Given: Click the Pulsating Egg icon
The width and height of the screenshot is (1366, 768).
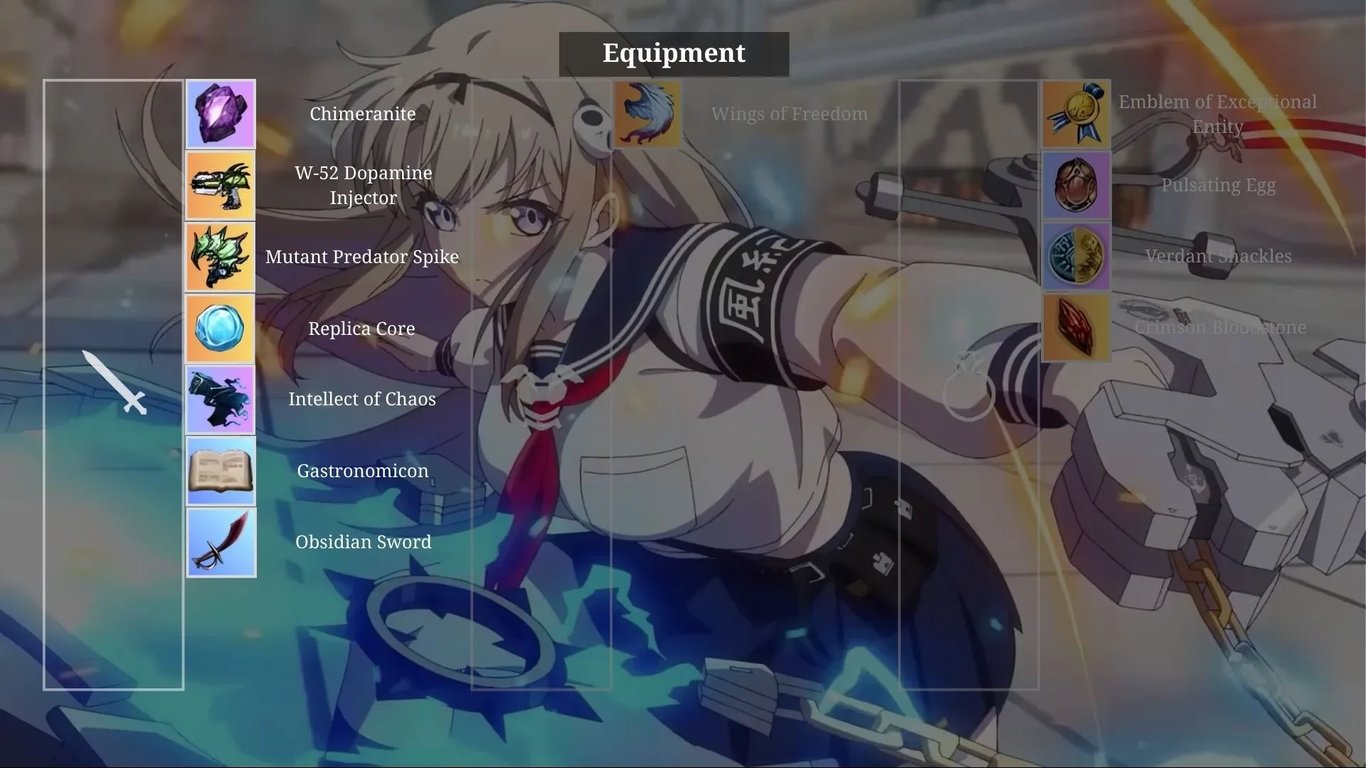Looking at the screenshot, I should point(1076,184).
